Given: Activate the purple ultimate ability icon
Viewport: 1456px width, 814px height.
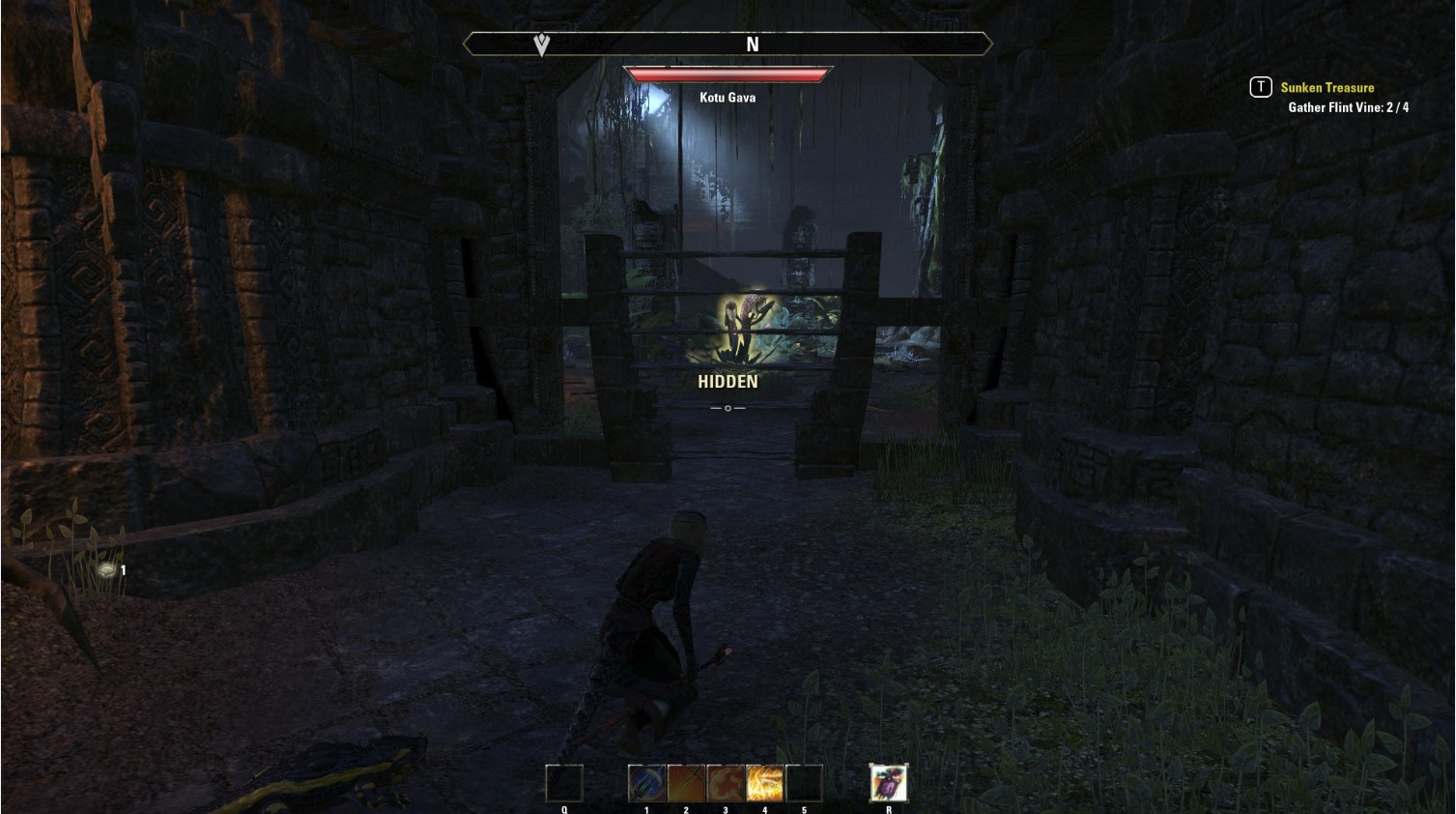Looking at the screenshot, I should (x=888, y=783).
